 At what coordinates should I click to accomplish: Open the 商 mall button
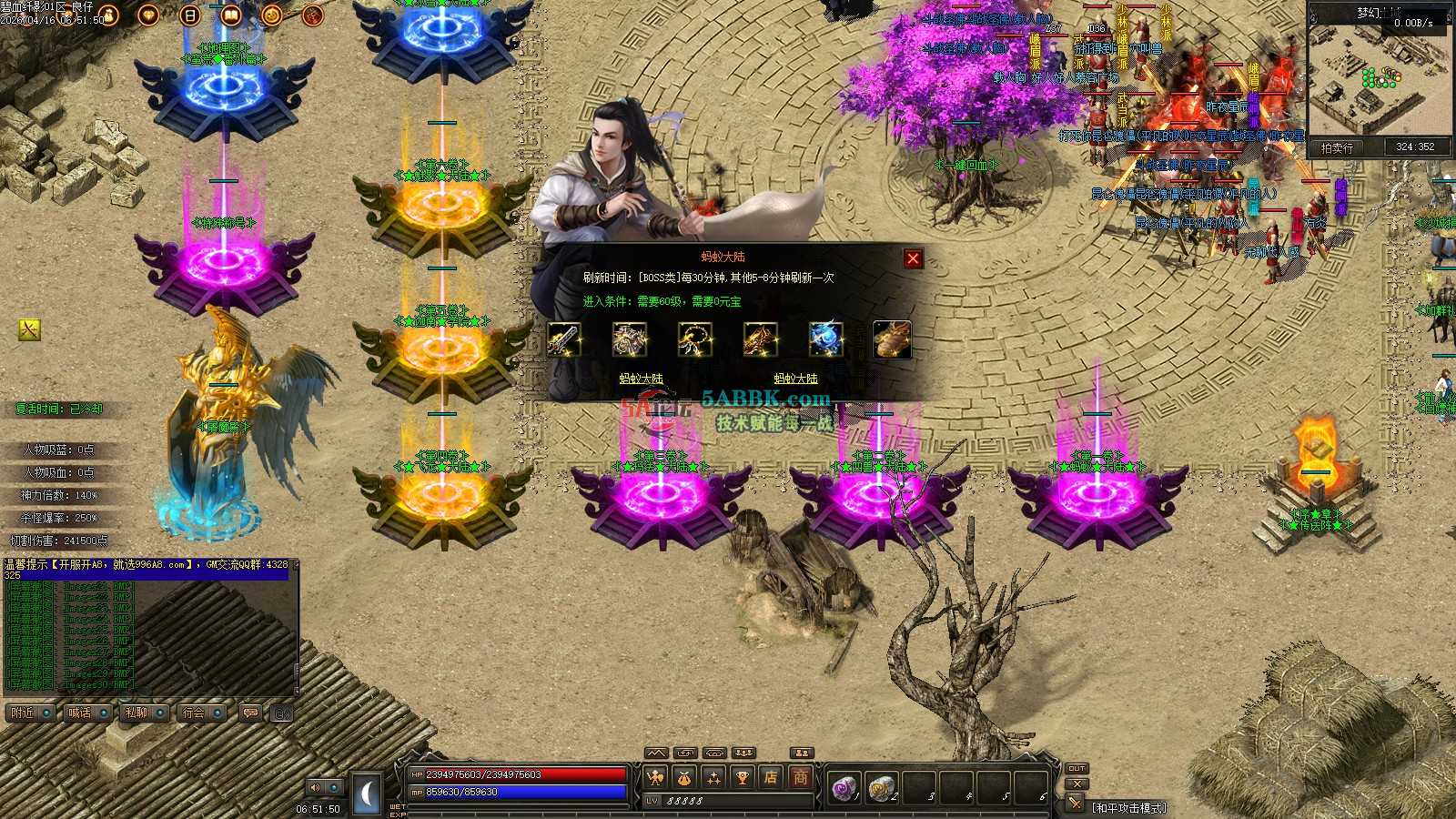pos(800,777)
